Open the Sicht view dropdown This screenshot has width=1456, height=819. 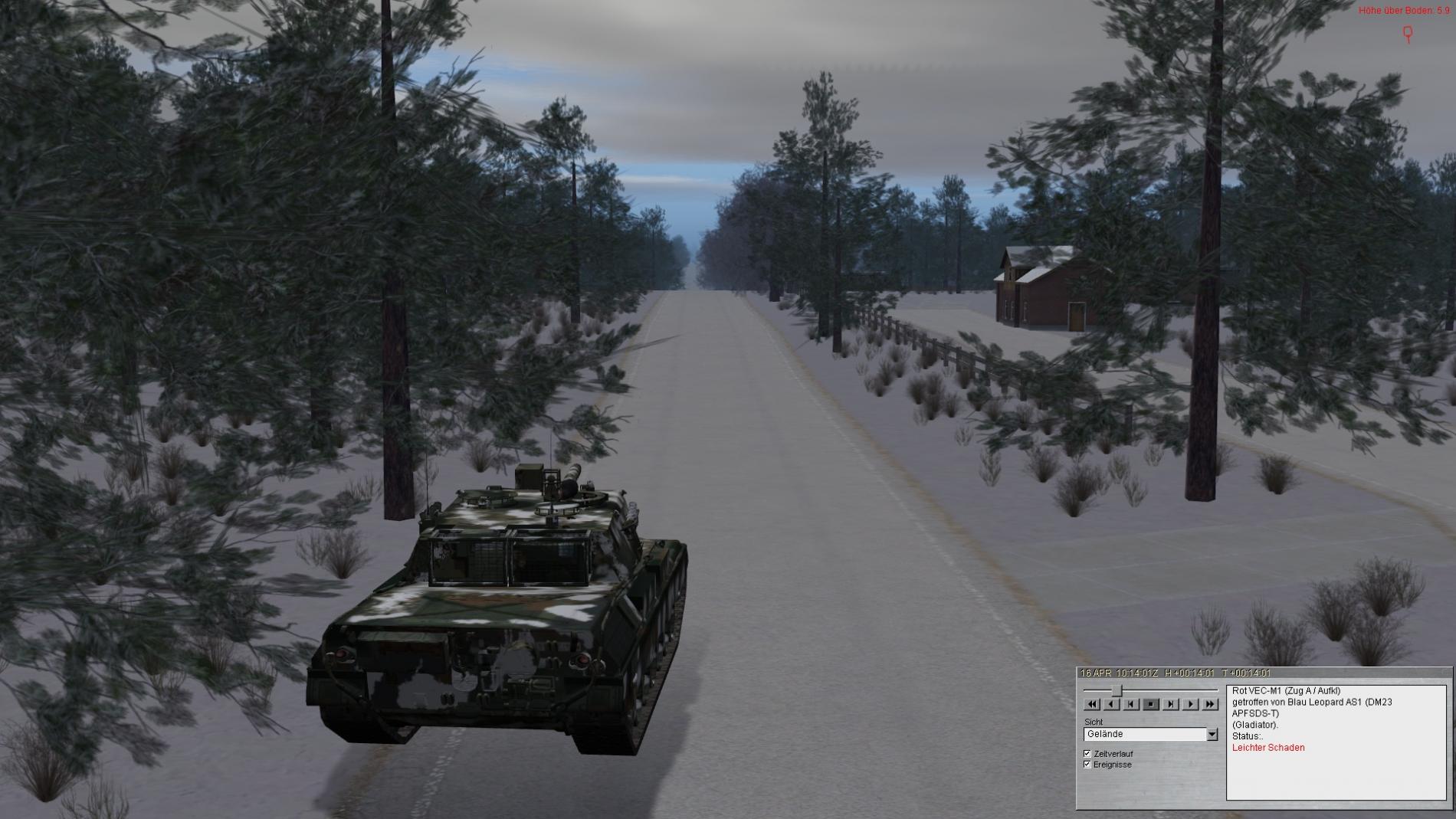click(1212, 734)
